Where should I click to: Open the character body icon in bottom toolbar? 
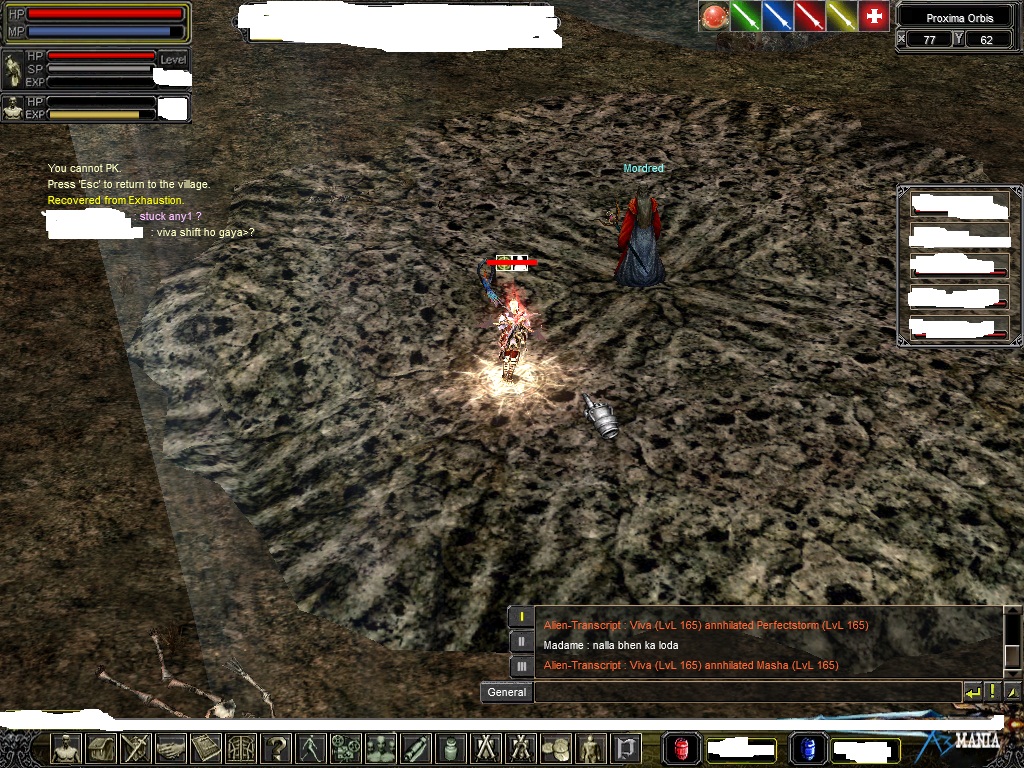coord(66,748)
